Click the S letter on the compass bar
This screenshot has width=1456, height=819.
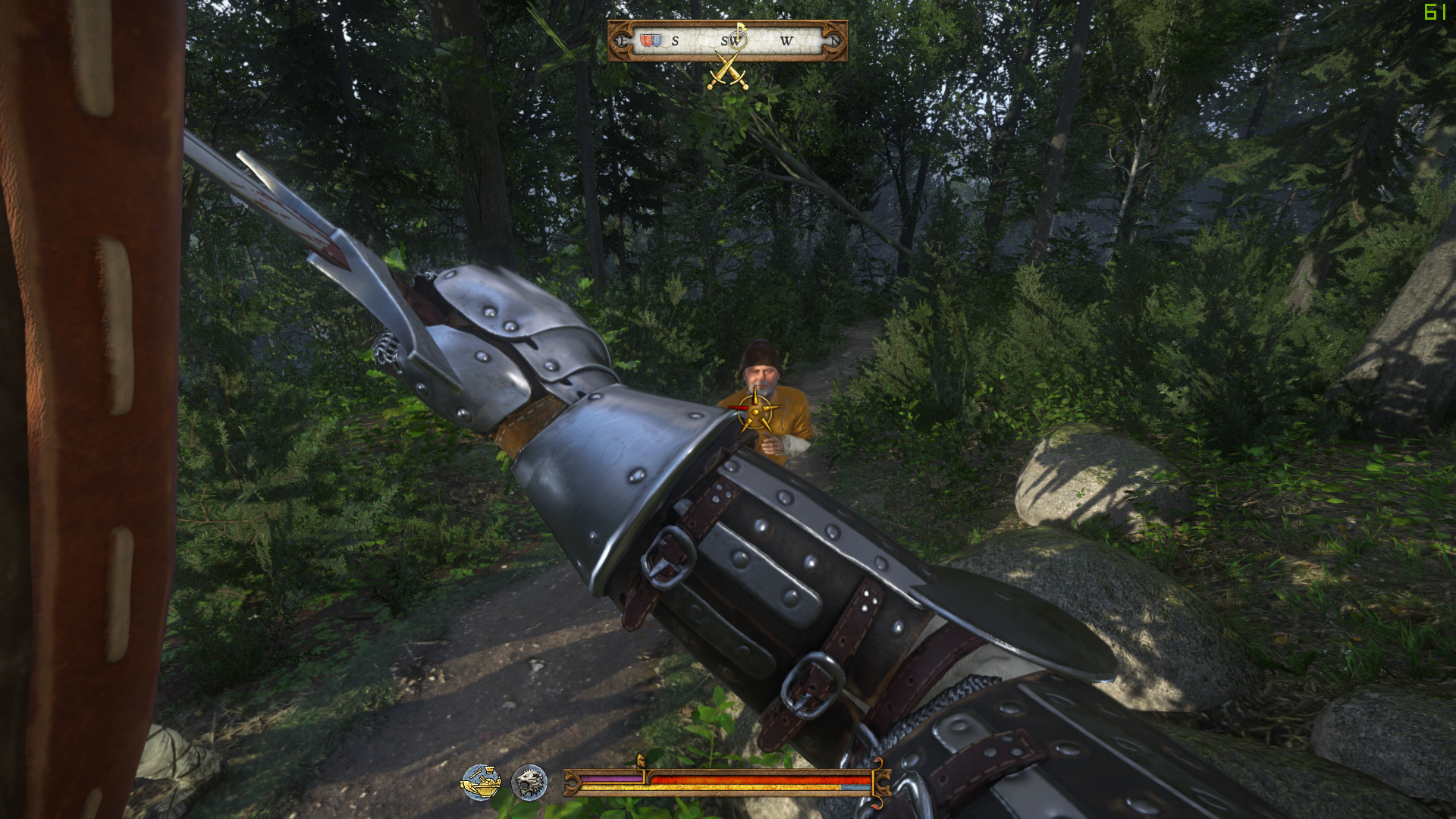click(675, 41)
